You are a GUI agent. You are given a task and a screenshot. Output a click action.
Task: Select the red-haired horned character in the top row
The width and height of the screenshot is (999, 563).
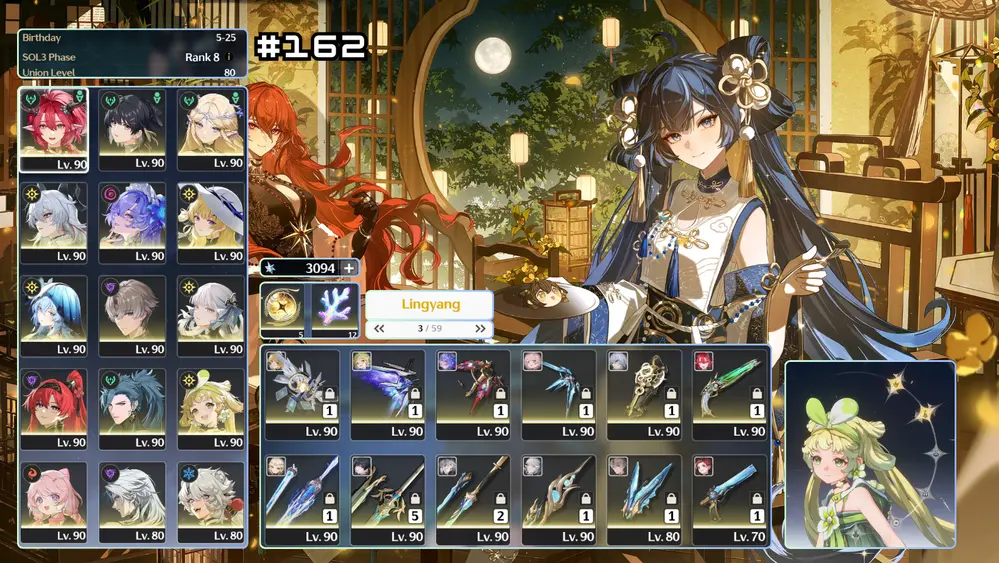coord(53,129)
